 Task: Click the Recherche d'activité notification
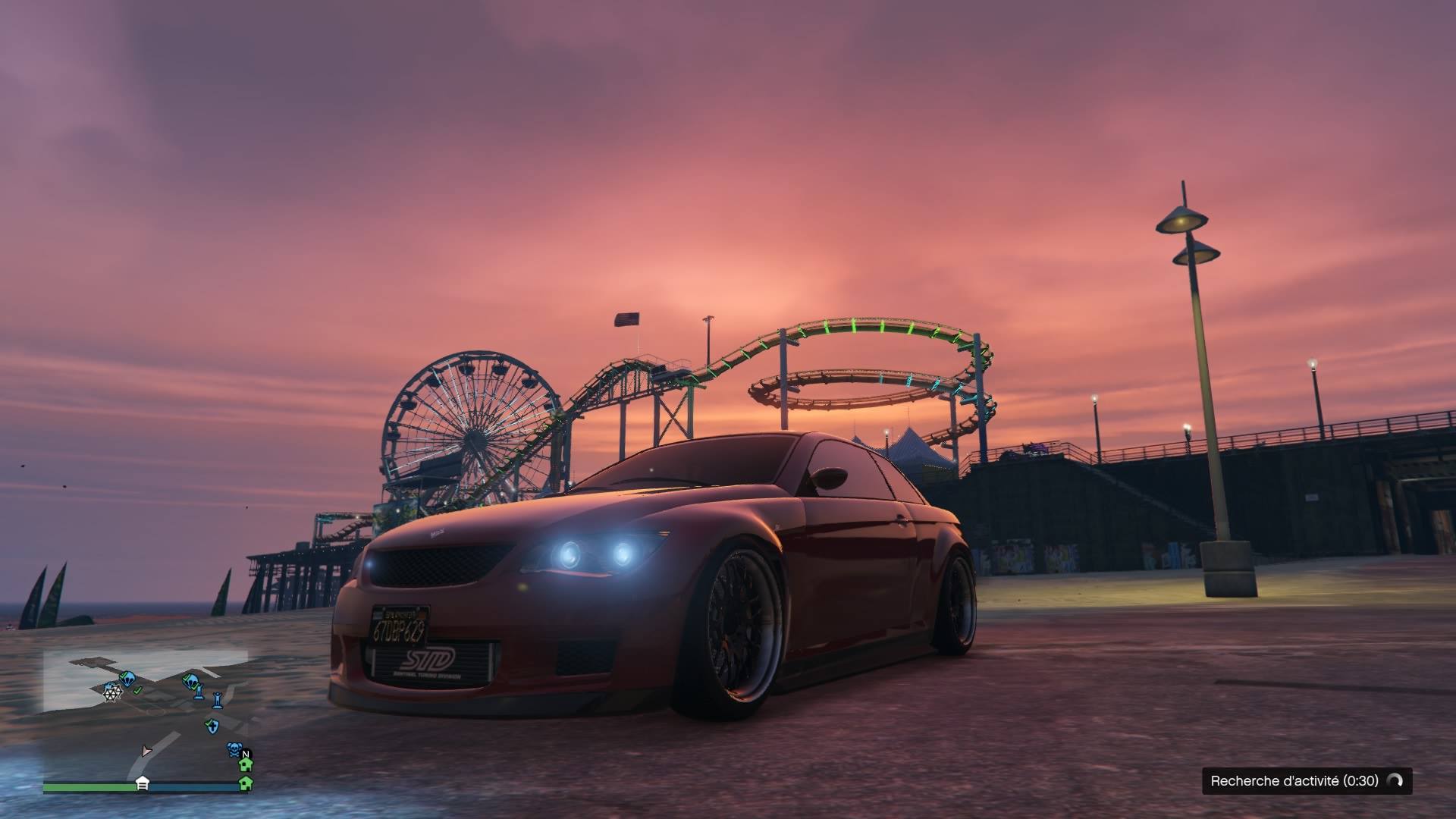click(1307, 780)
